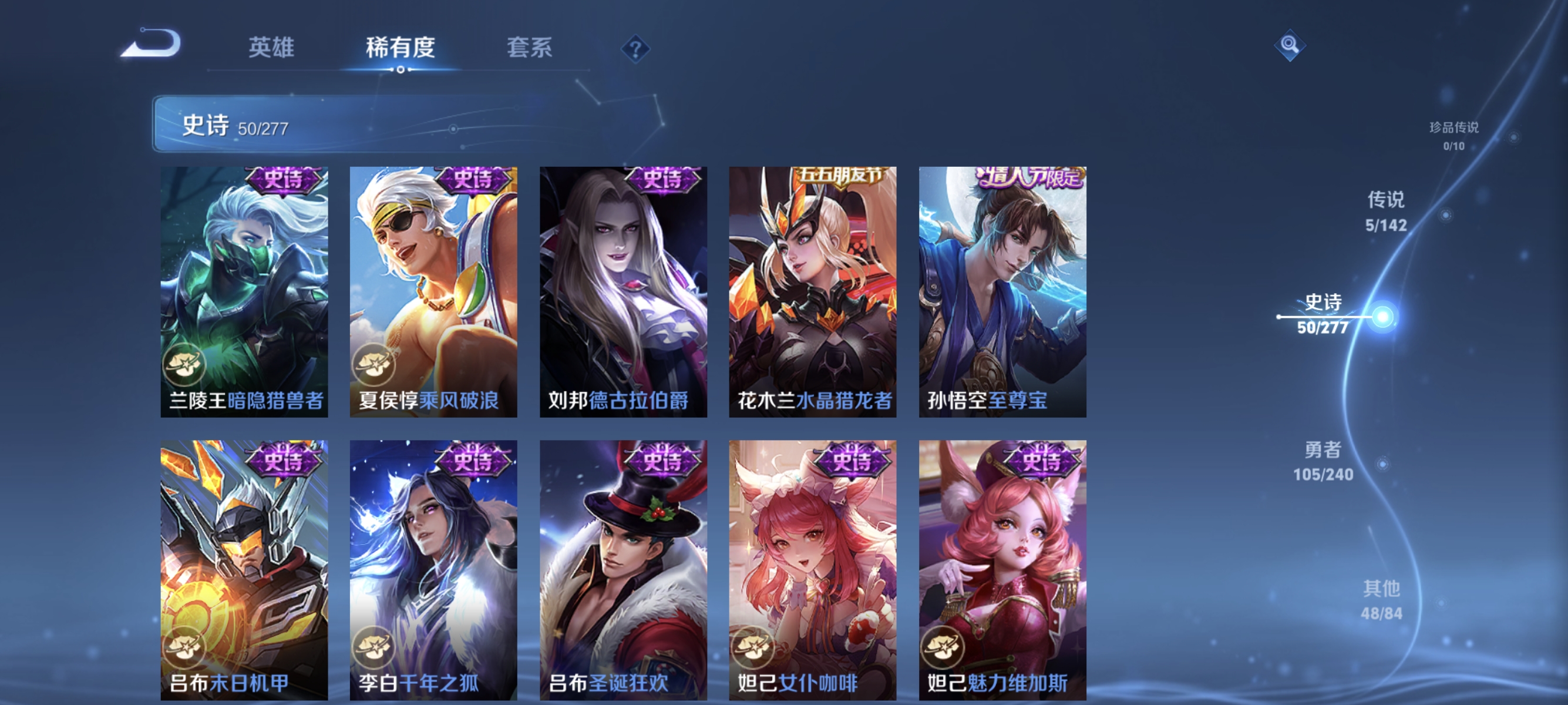Switch to the 英雄 tab
Image resolution: width=1568 pixels, height=705 pixels.
271,49
